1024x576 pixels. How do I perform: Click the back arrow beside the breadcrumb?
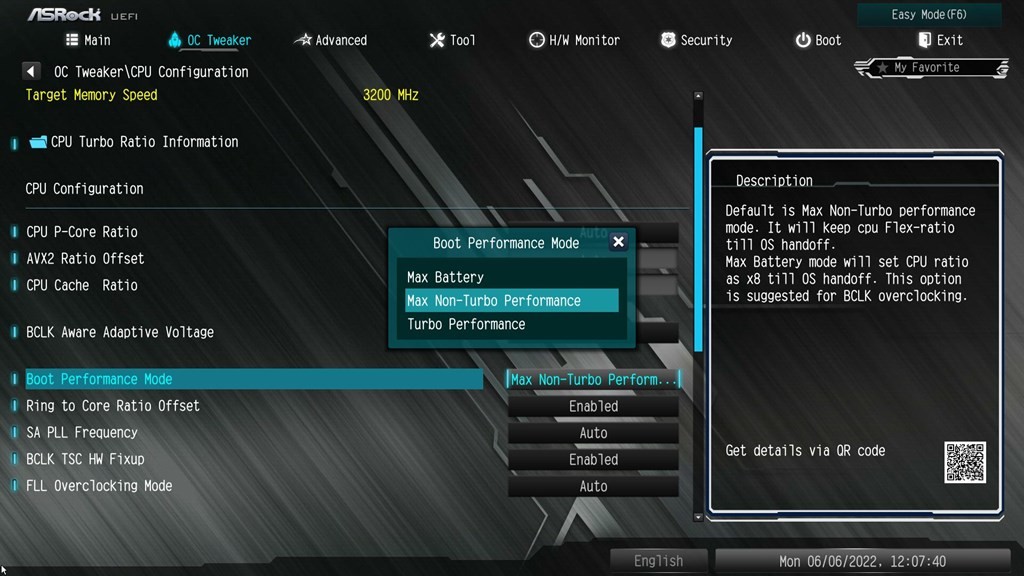click(31, 72)
